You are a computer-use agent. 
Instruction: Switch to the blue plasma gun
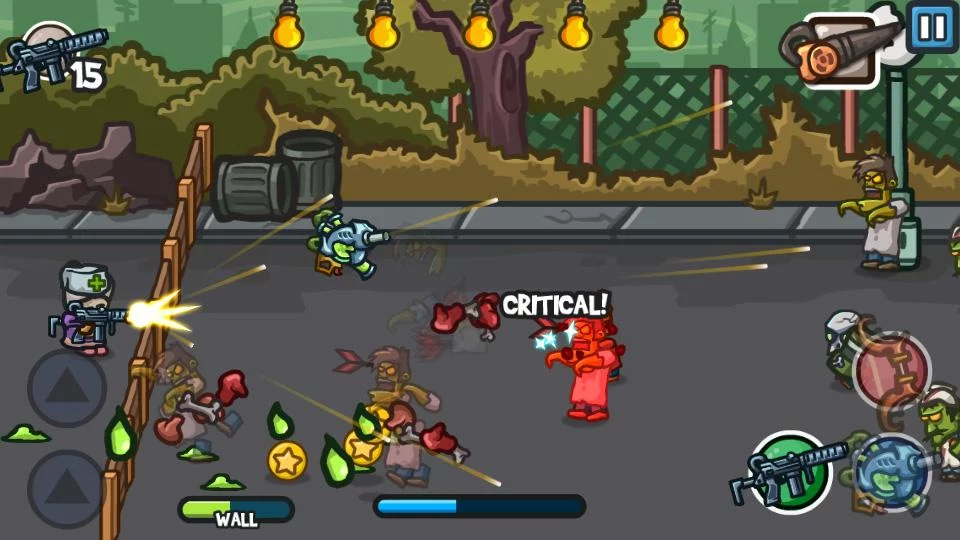[x=892, y=472]
